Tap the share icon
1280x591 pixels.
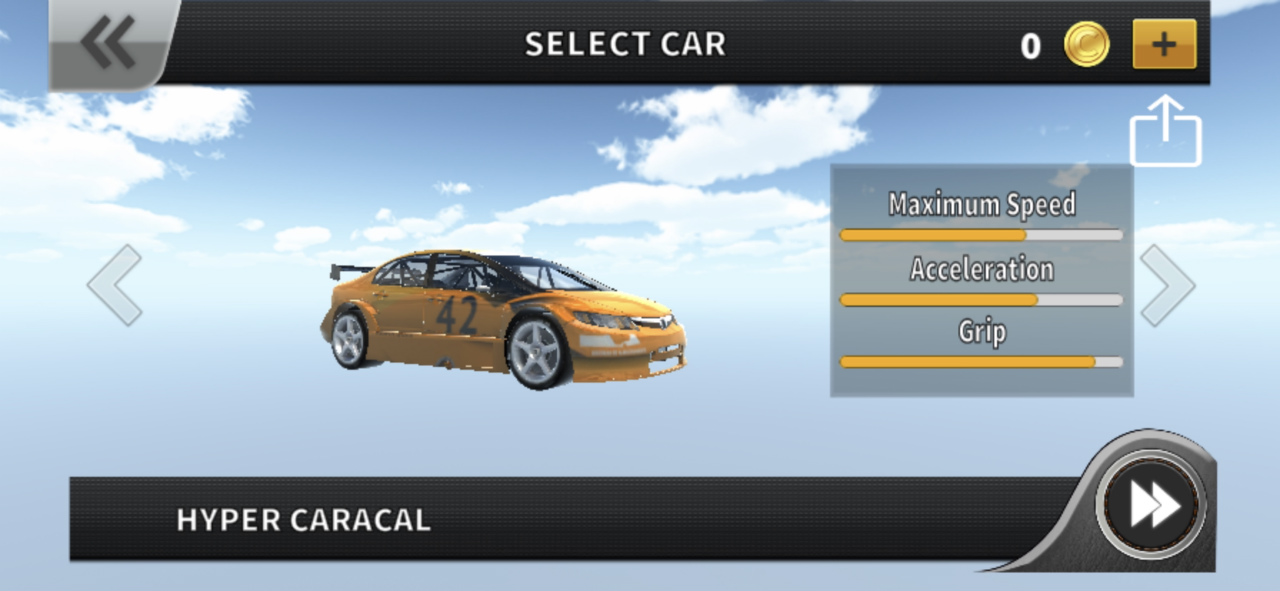point(1165,132)
